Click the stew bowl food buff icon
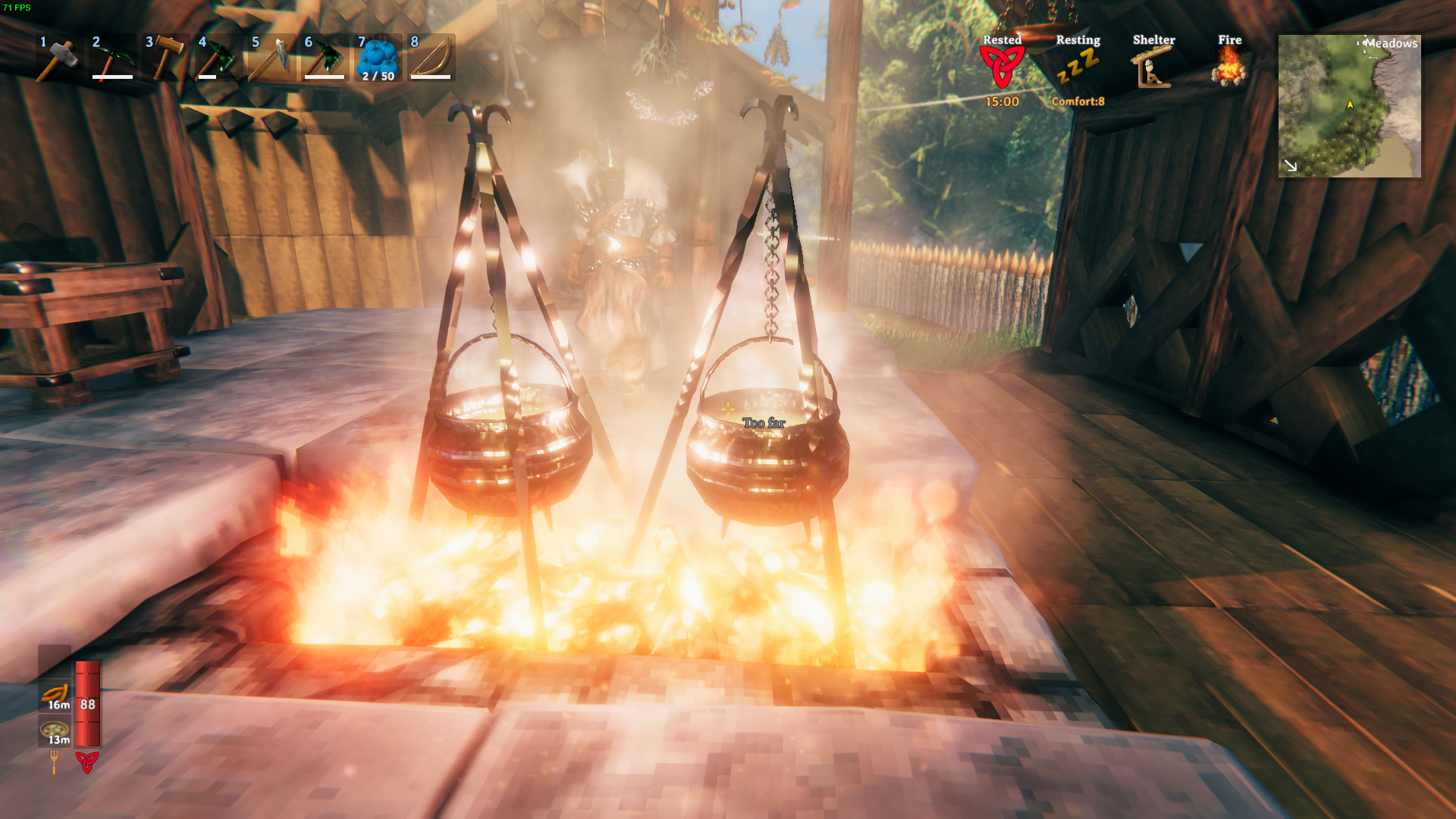The height and width of the screenshot is (819, 1456). pos(55,730)
